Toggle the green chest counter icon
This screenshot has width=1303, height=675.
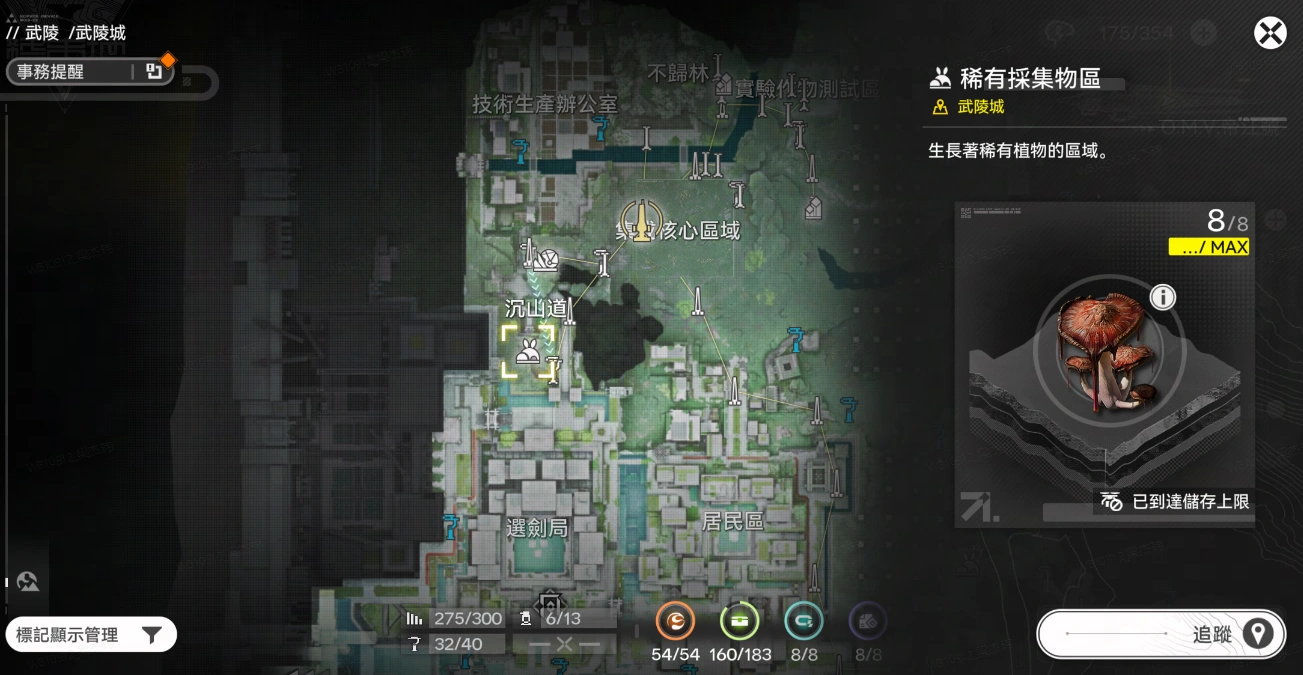pos(739,622)
